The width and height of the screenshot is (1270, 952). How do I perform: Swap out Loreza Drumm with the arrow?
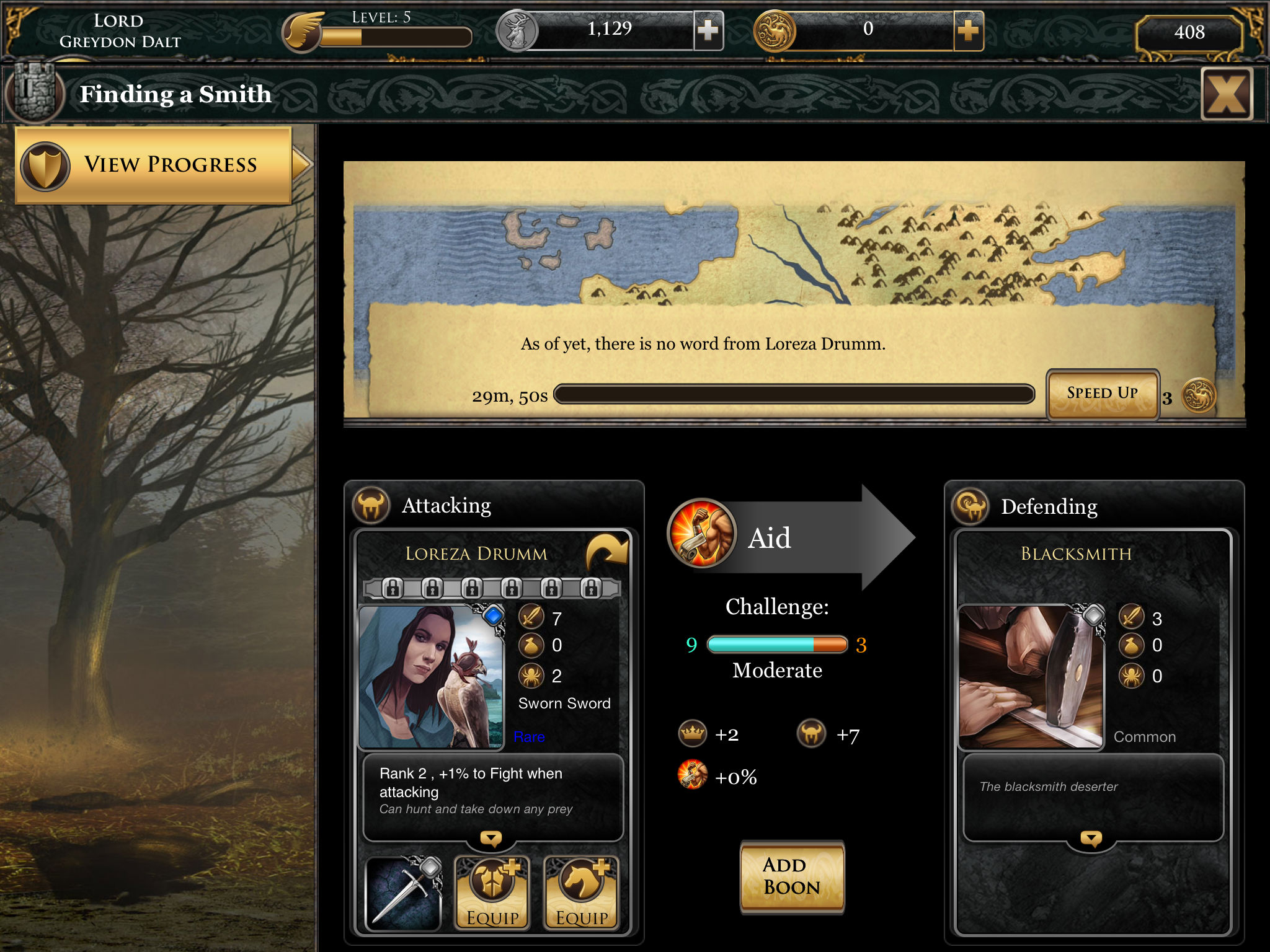coord(606,551)
